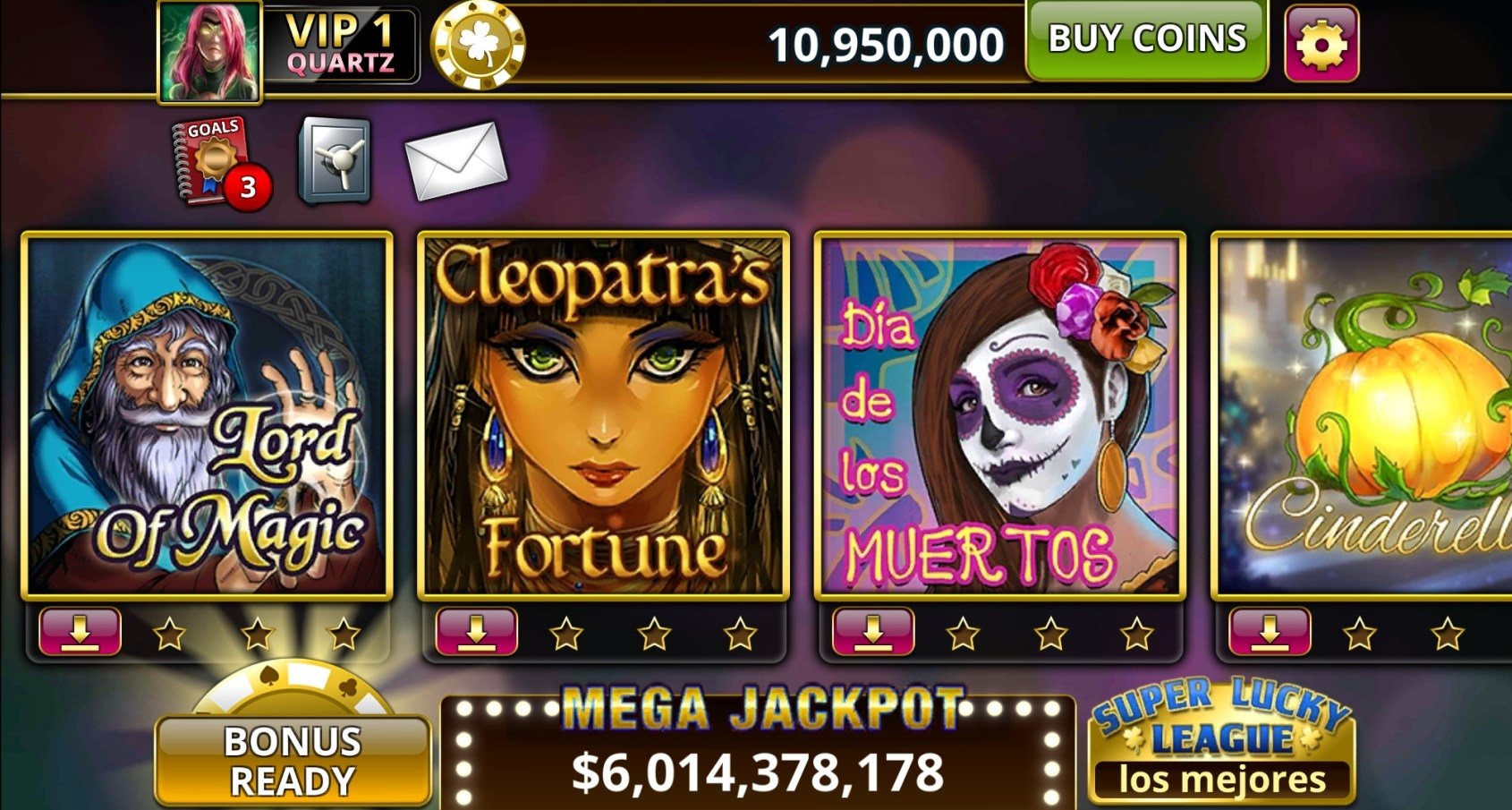Select the Lord of Magic slot game

[x=208, y=415]
